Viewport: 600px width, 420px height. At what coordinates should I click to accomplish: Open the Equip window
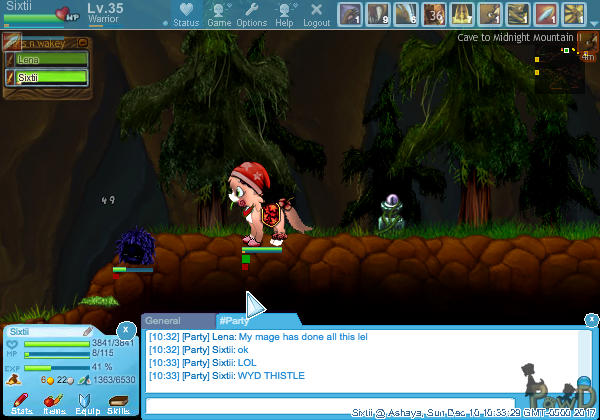(x=86, y=402)
